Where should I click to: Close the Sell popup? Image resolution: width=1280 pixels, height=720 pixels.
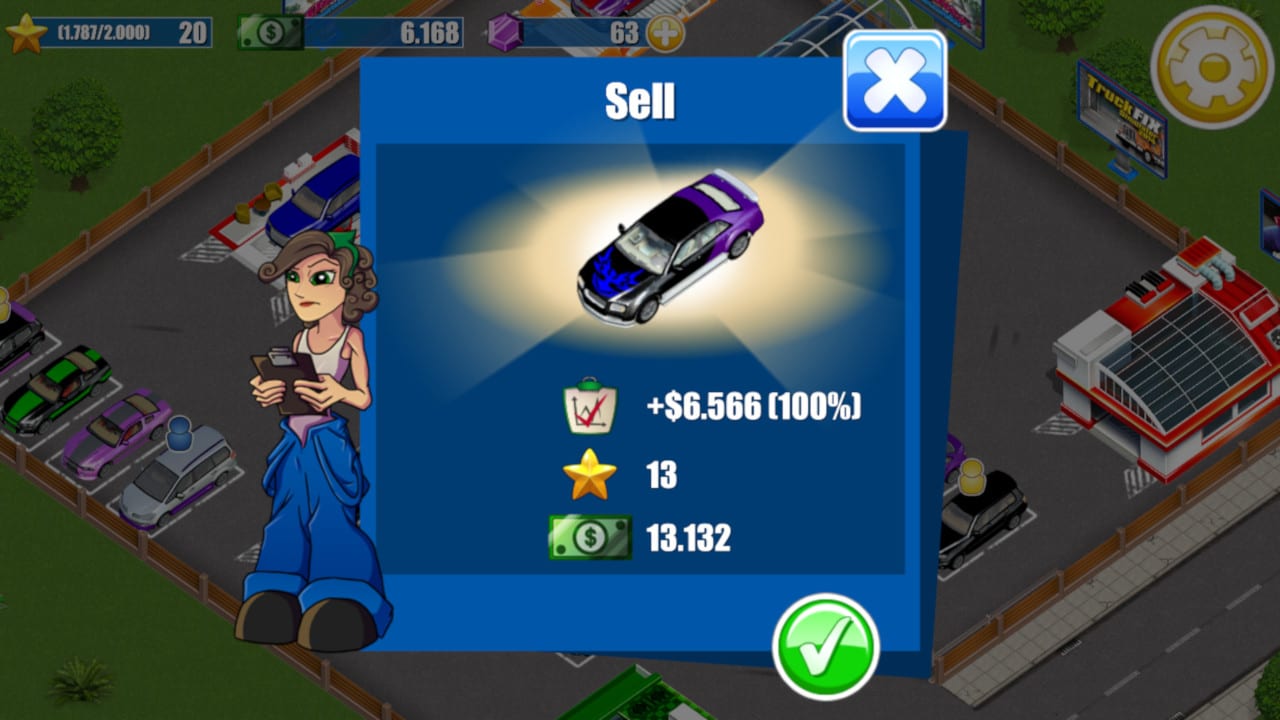click(895, 79)
